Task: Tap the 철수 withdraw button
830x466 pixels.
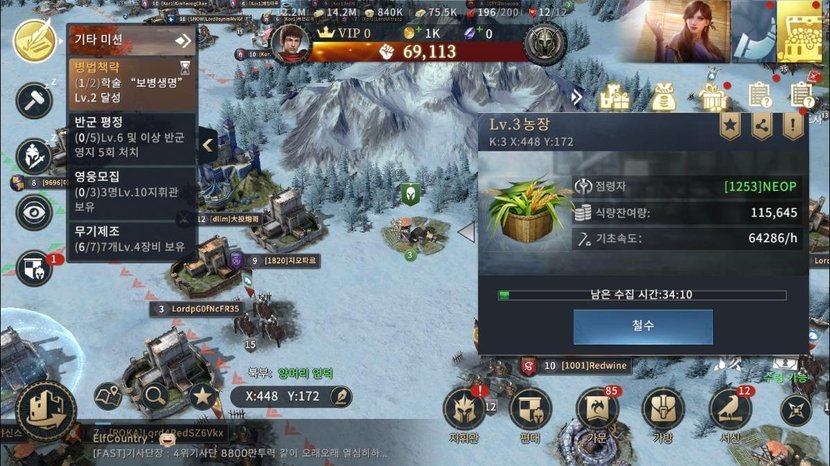Action: tap(643, 326)
